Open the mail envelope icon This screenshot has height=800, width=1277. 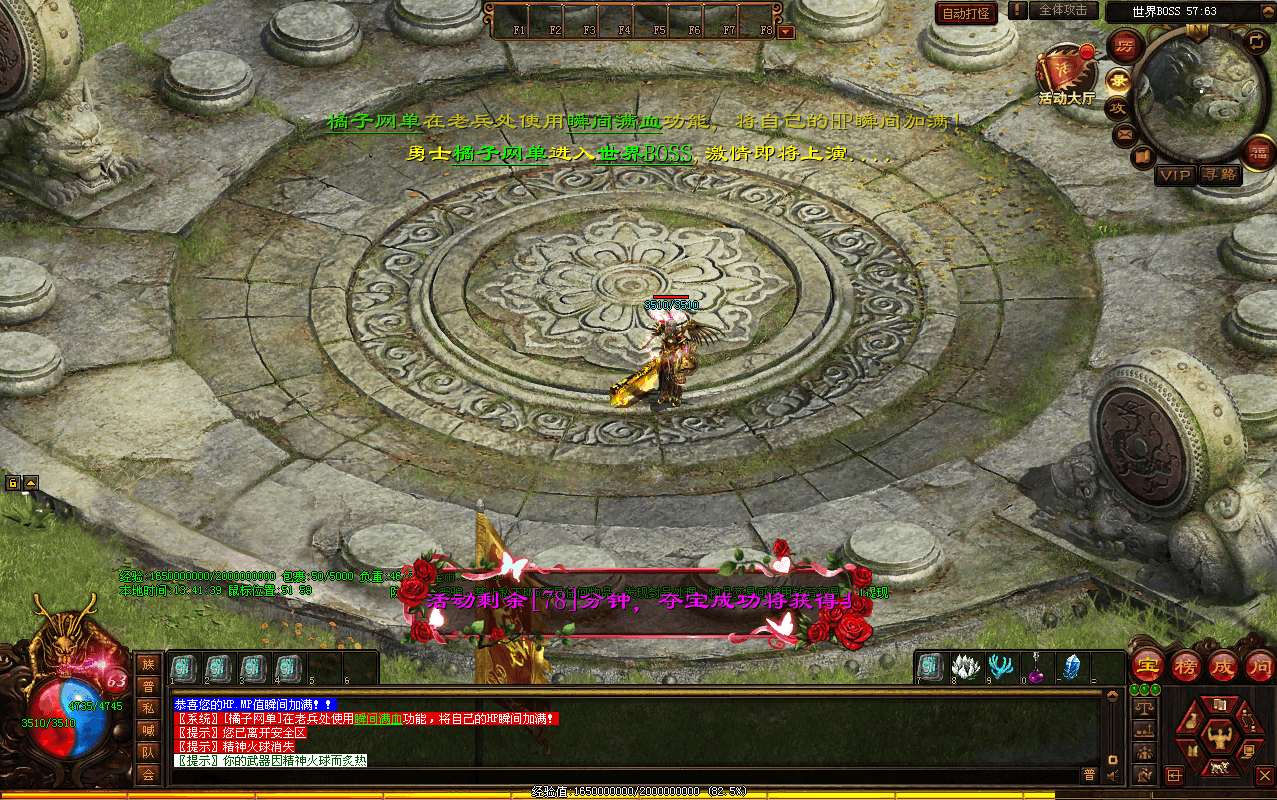(x=1125, y=134)
